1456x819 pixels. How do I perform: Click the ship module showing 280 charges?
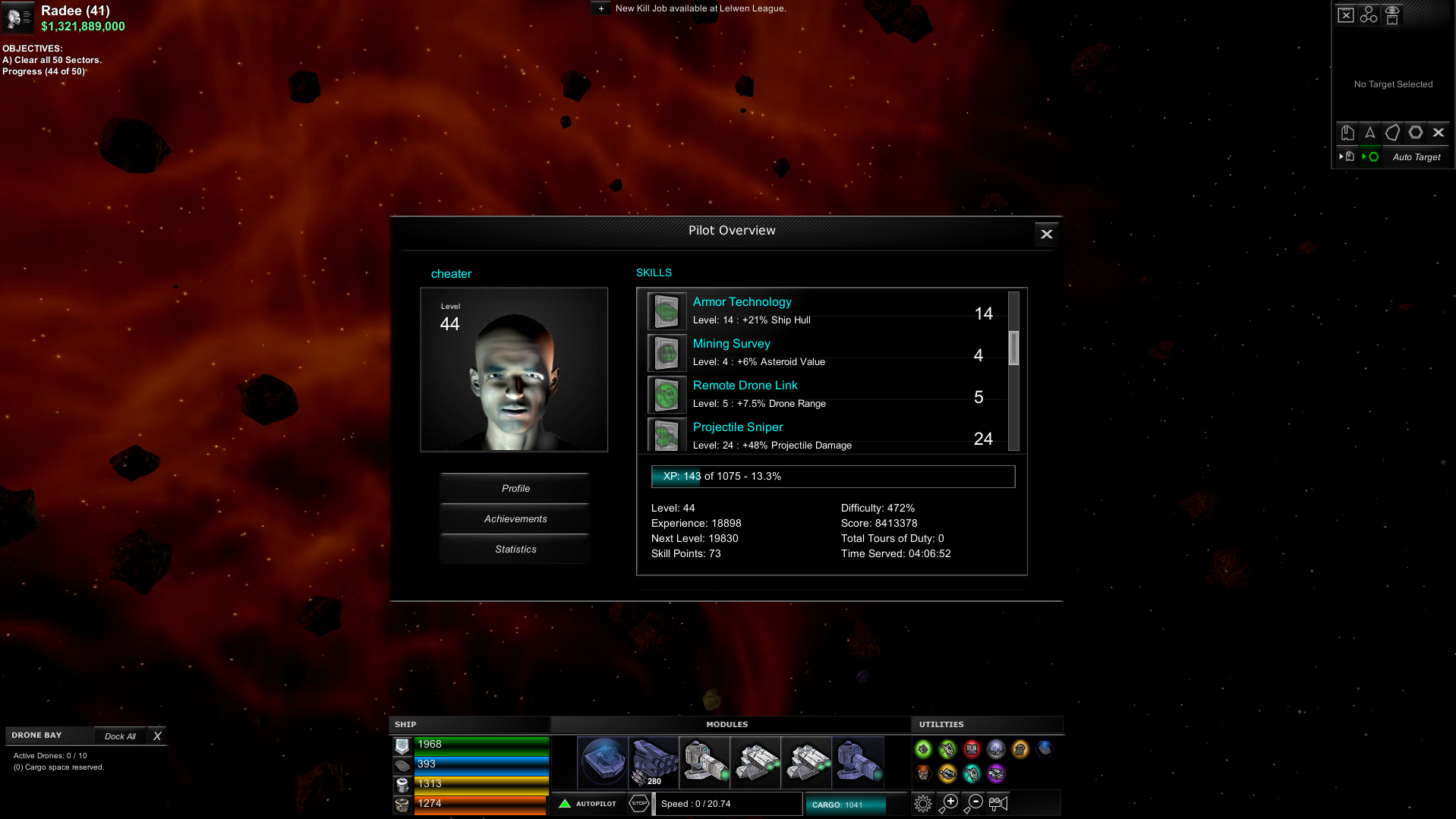(654, 763)
